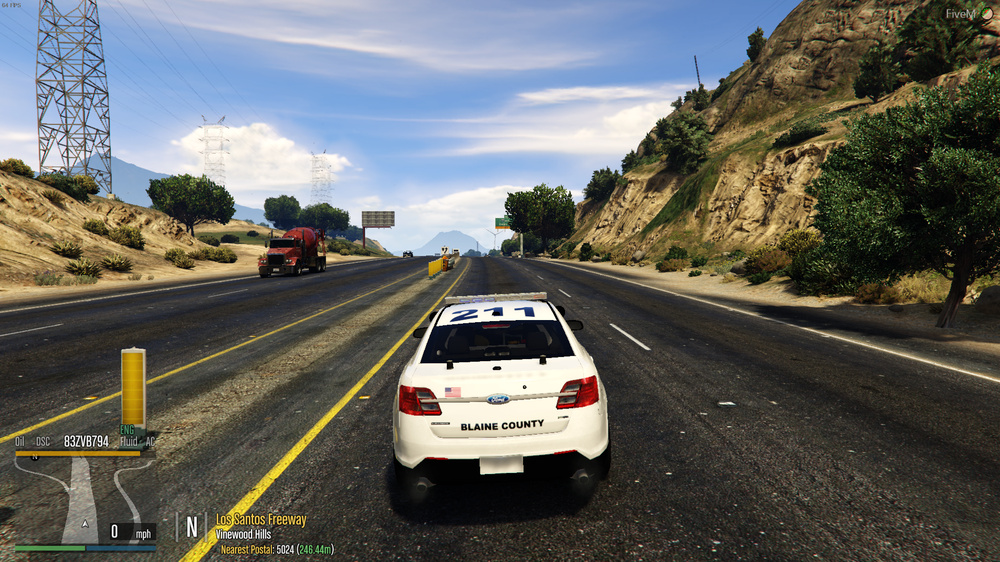Click the Fluid status indicator
The image size is (1000, 562).
(130, 441)
